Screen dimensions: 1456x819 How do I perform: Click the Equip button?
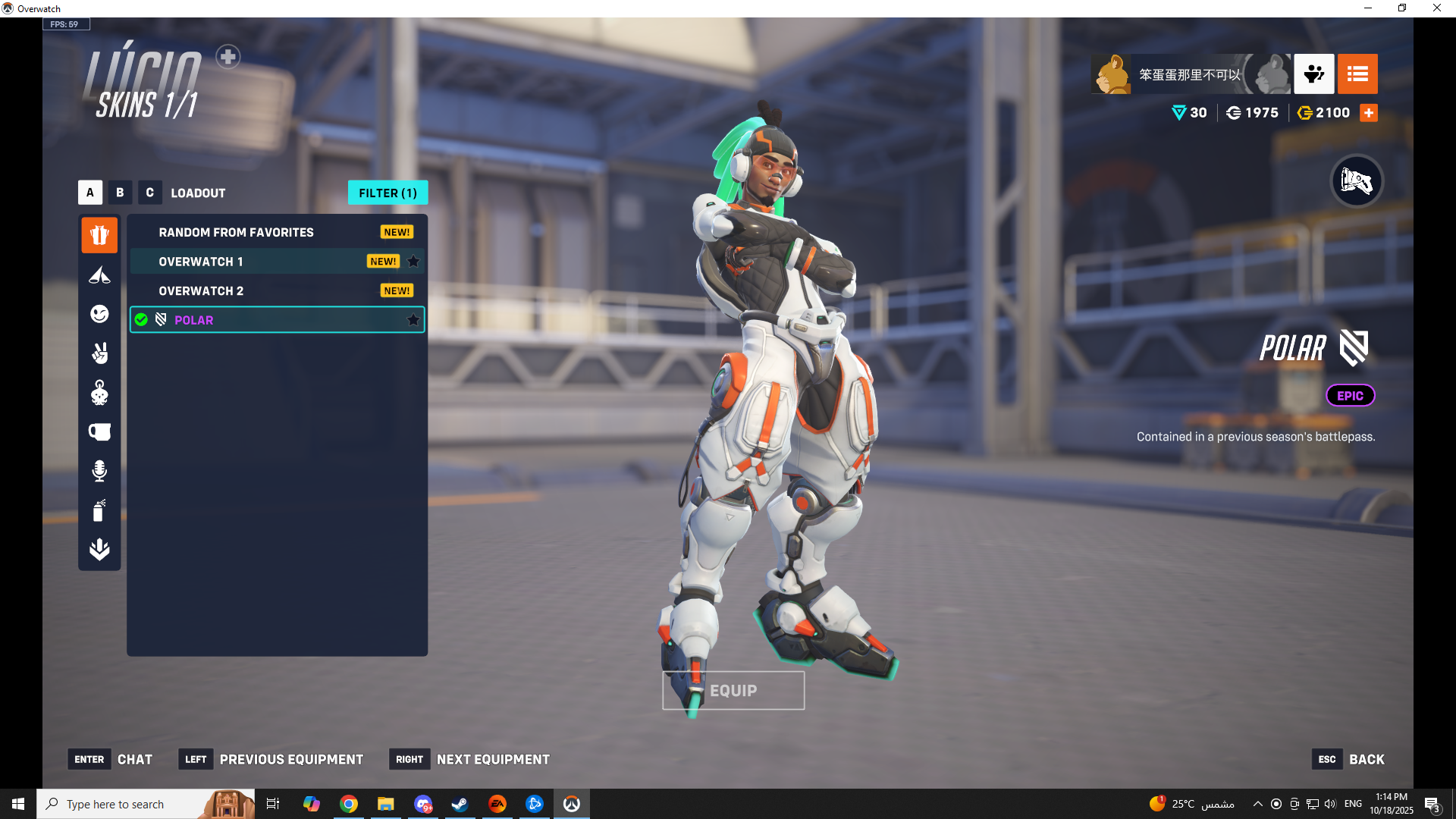coord(733,691)
